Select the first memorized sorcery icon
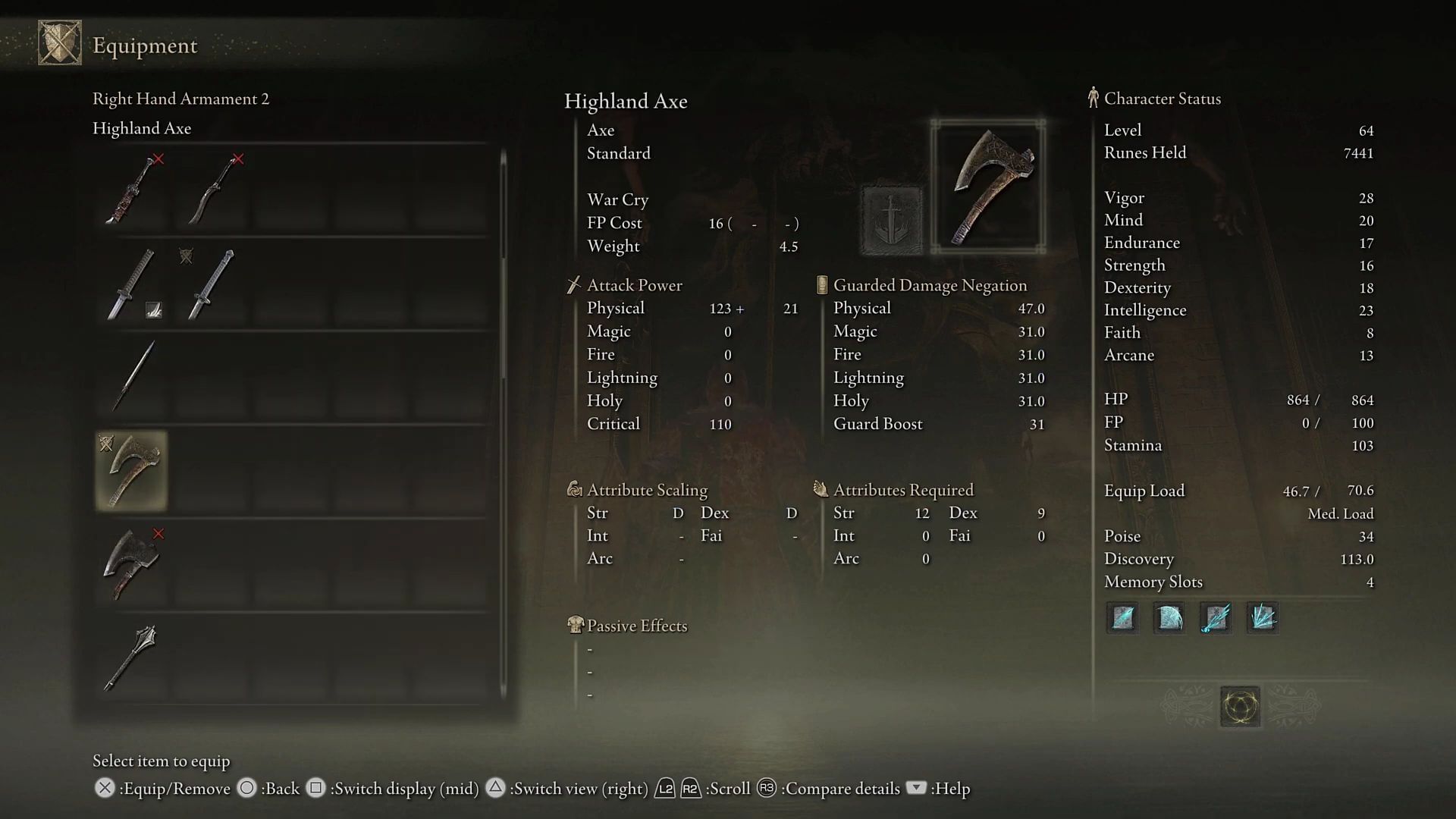Image resolution: width=1456 pixels, height=819 pixels. pyautogui.click(x=1122, y=618)
